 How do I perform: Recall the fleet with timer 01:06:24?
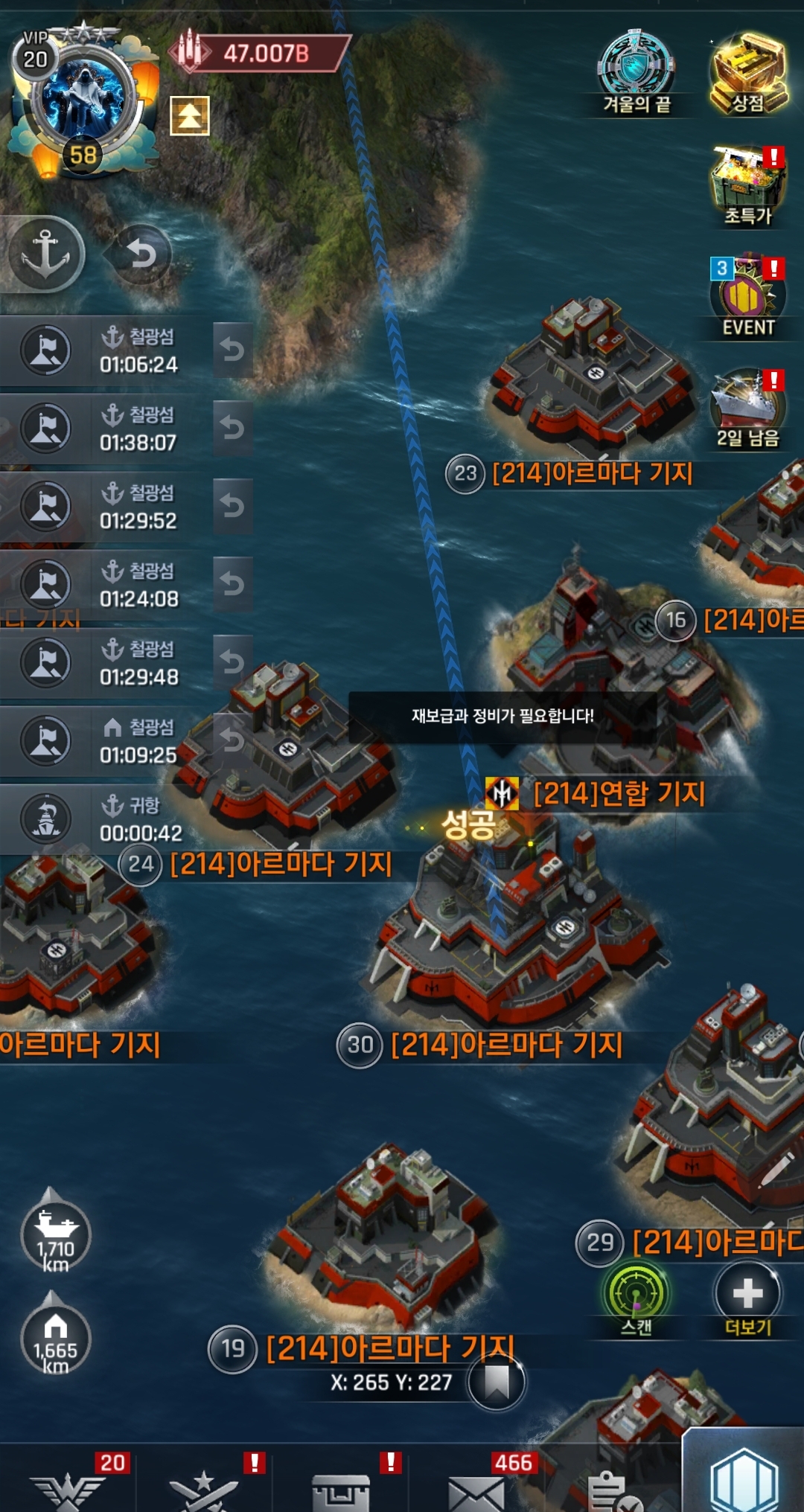click(232, 350)
